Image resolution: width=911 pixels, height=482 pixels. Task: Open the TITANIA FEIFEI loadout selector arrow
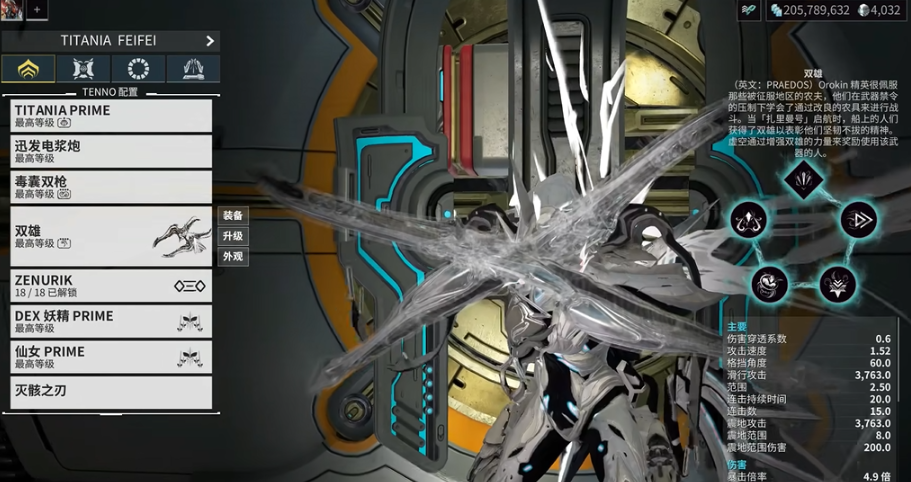(x=210, y=41)
